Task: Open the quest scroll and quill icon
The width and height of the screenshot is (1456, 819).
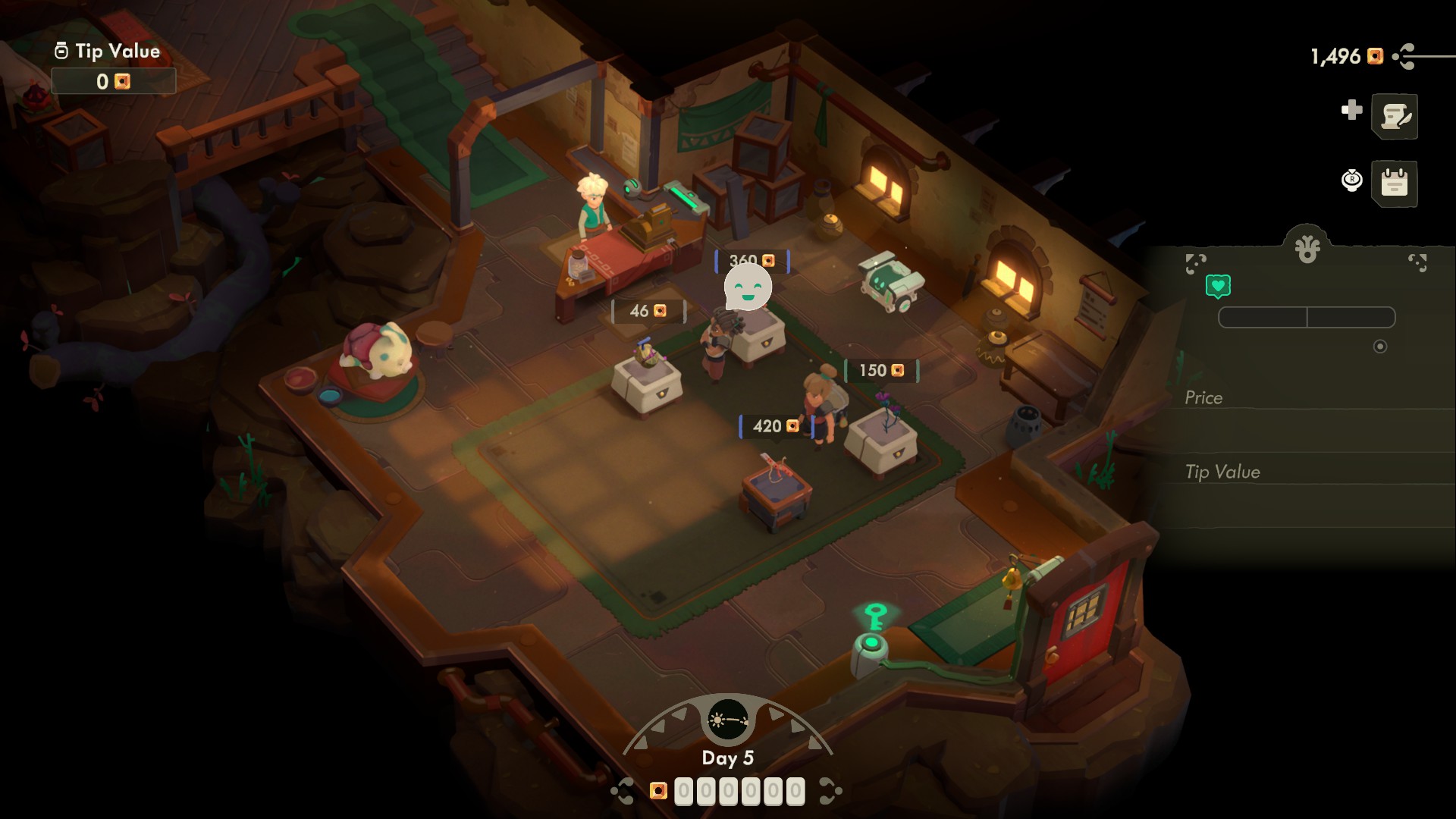Action: click(x=1395, y=116)
